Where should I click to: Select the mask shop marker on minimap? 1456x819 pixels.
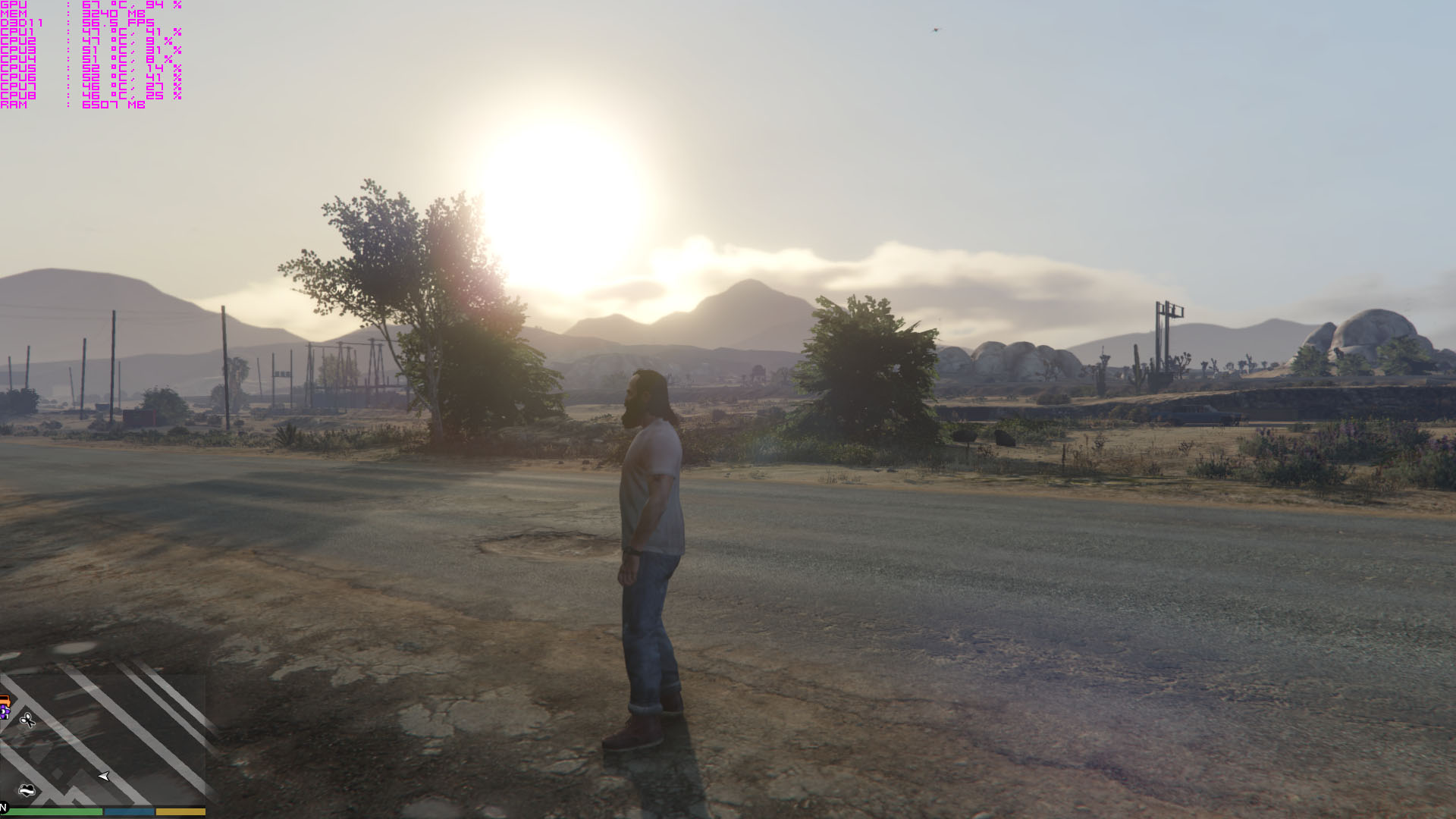[x=27, y=790]
